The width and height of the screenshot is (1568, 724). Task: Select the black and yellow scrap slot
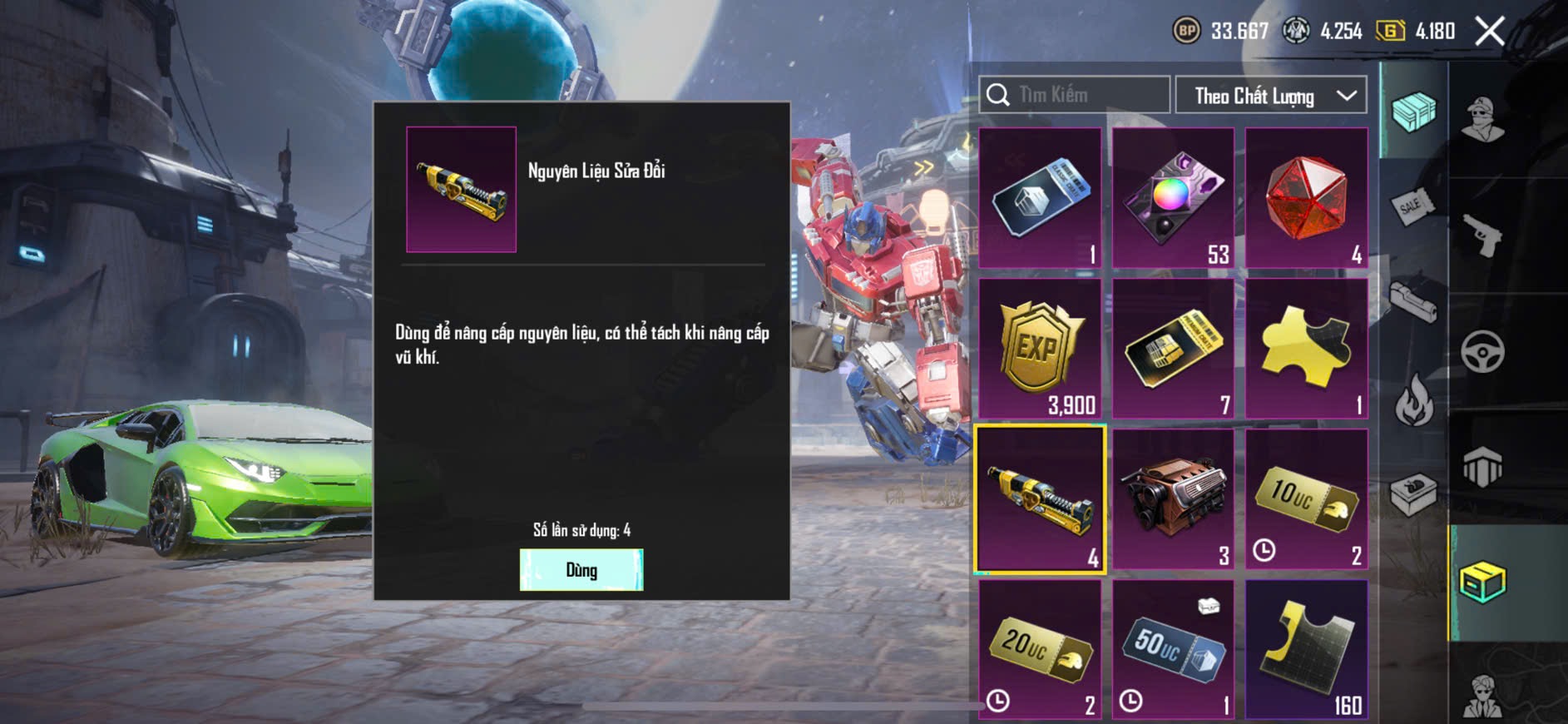[x=1306, y=649]
